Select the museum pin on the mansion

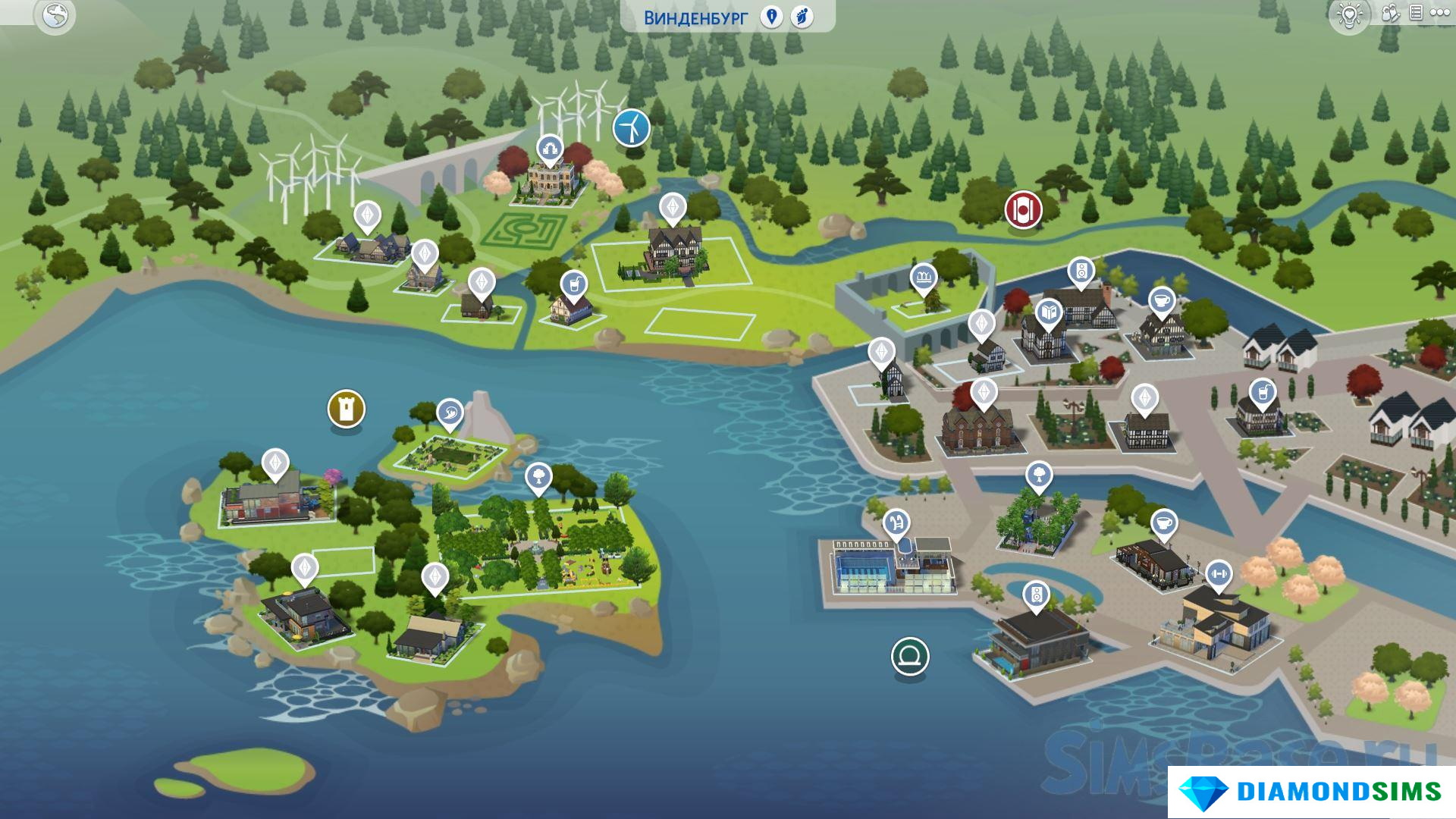(x=548, y=148)
